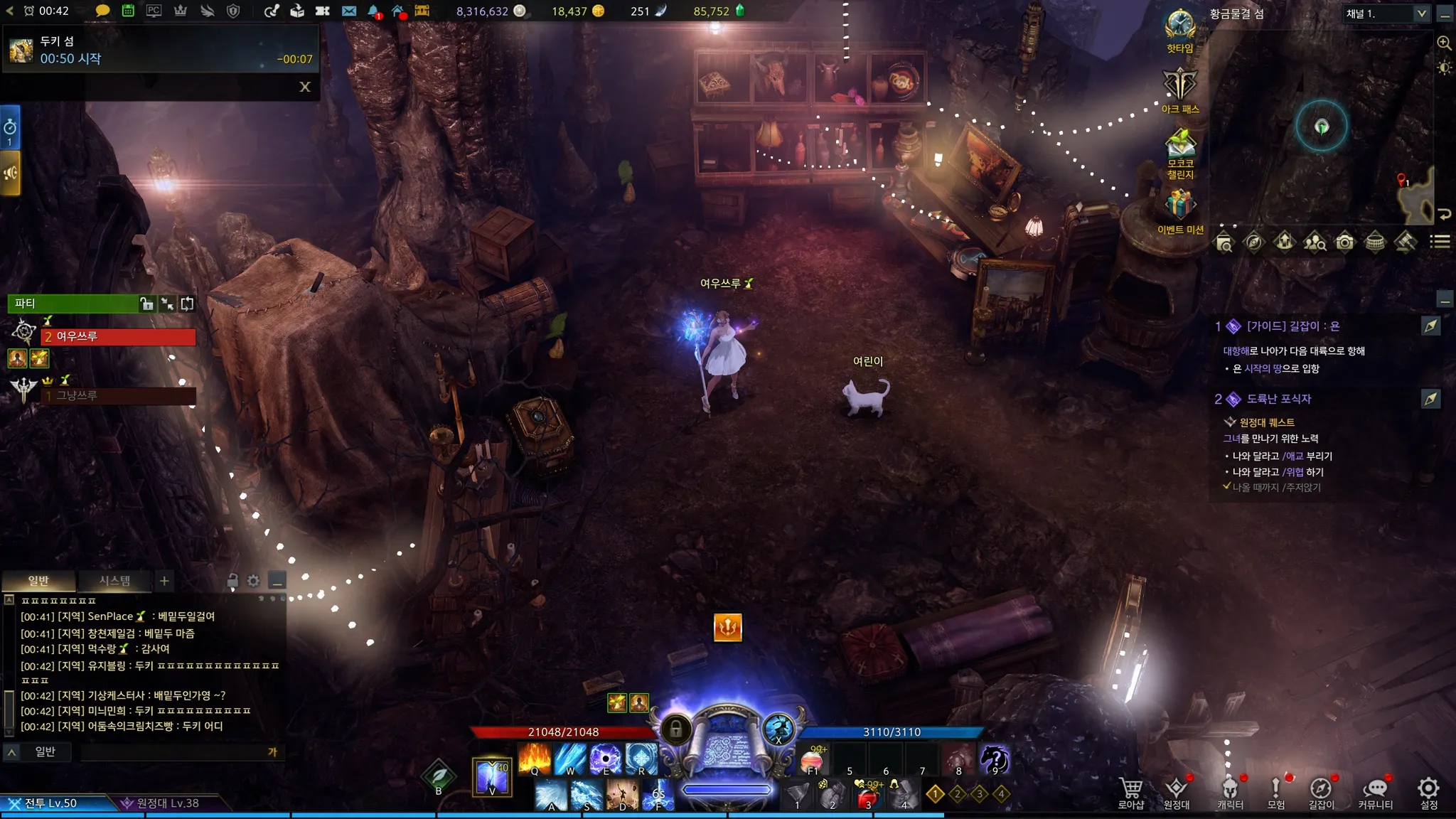
Task: Select party member 여우쓰루 frame
Action: point(118,336)
